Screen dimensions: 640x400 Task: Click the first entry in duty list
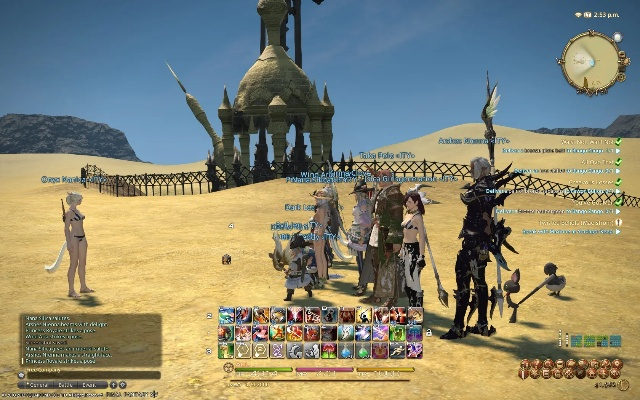click(x=580, y=142)
